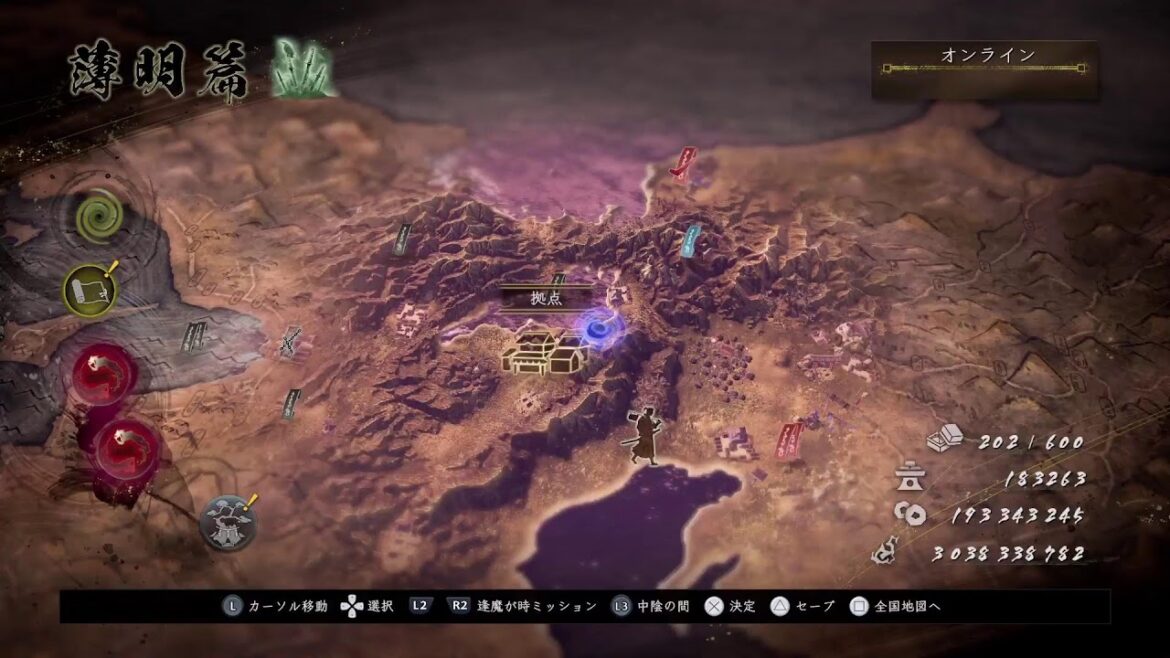Select the samurai silhouette marker
Viewport: 1170px width, 658px height.
pos(642,436)
